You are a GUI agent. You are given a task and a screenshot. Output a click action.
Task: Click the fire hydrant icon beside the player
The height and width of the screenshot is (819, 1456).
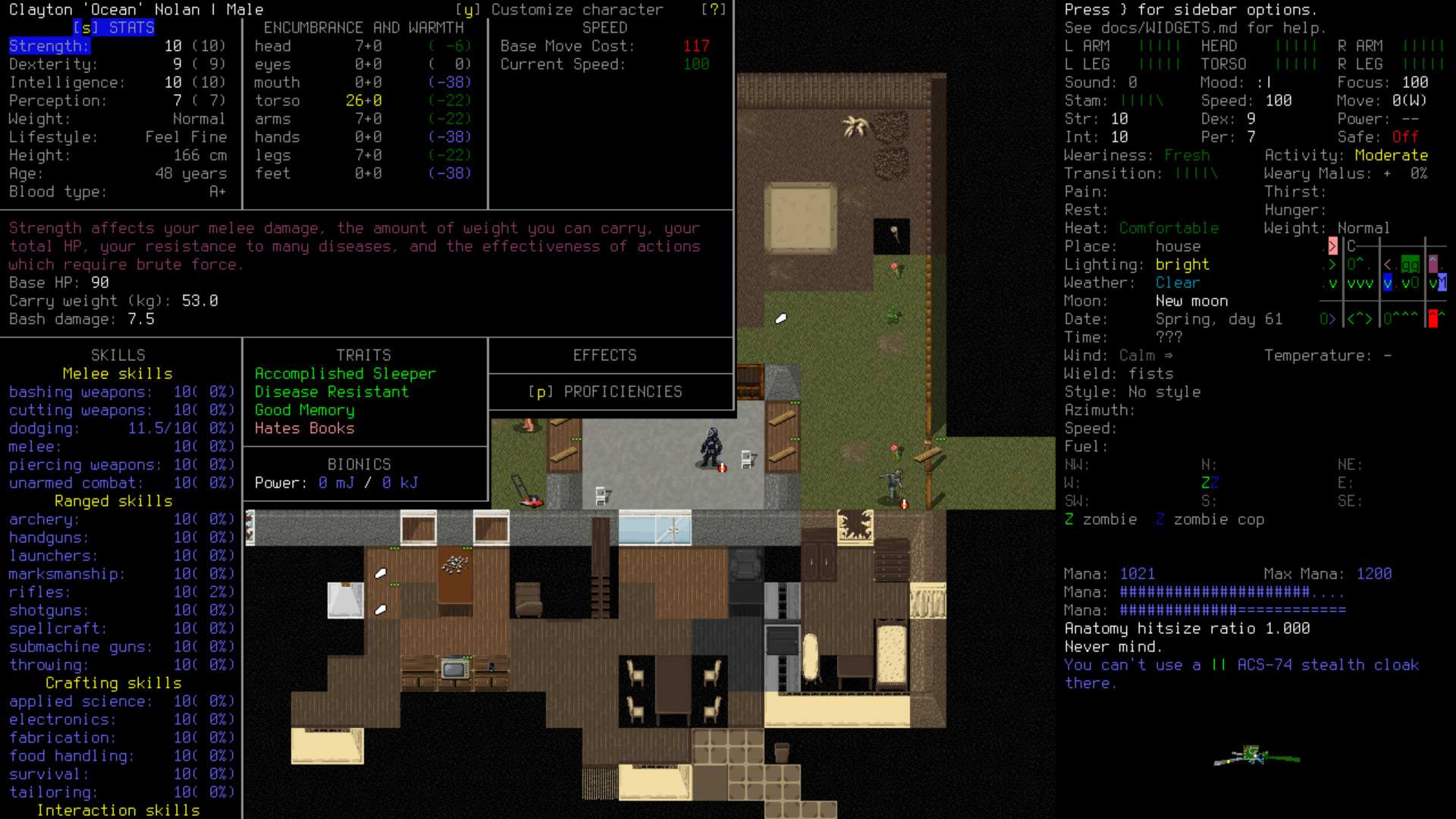click(x=721, y=469)
